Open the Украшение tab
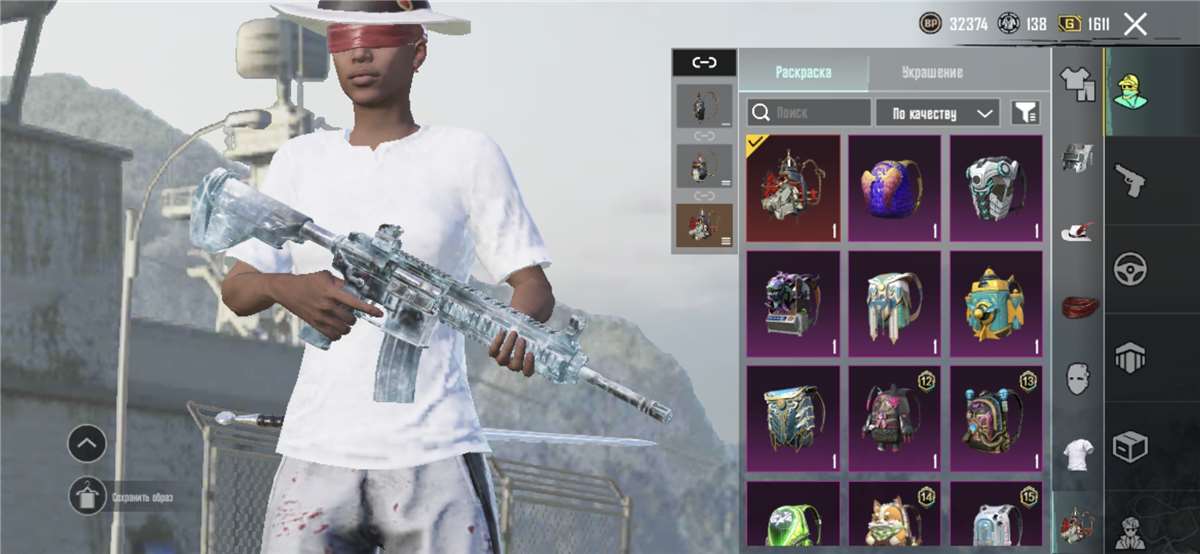Image resolution: width=1200 pixels, height=554 pixels. pyautogui.click(x=931, y=72)
